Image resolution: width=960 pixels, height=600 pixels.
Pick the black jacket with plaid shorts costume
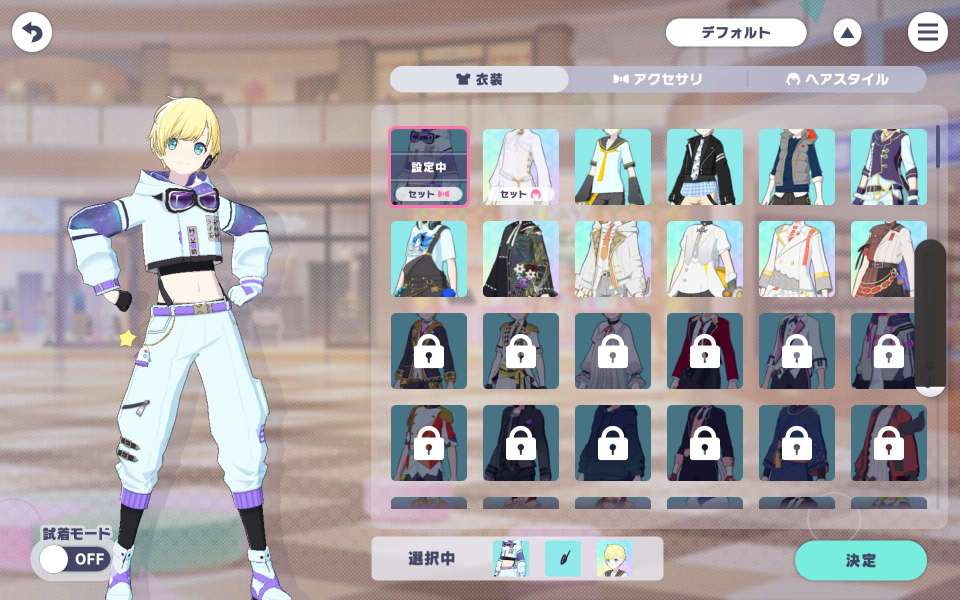tap(704, 167)
